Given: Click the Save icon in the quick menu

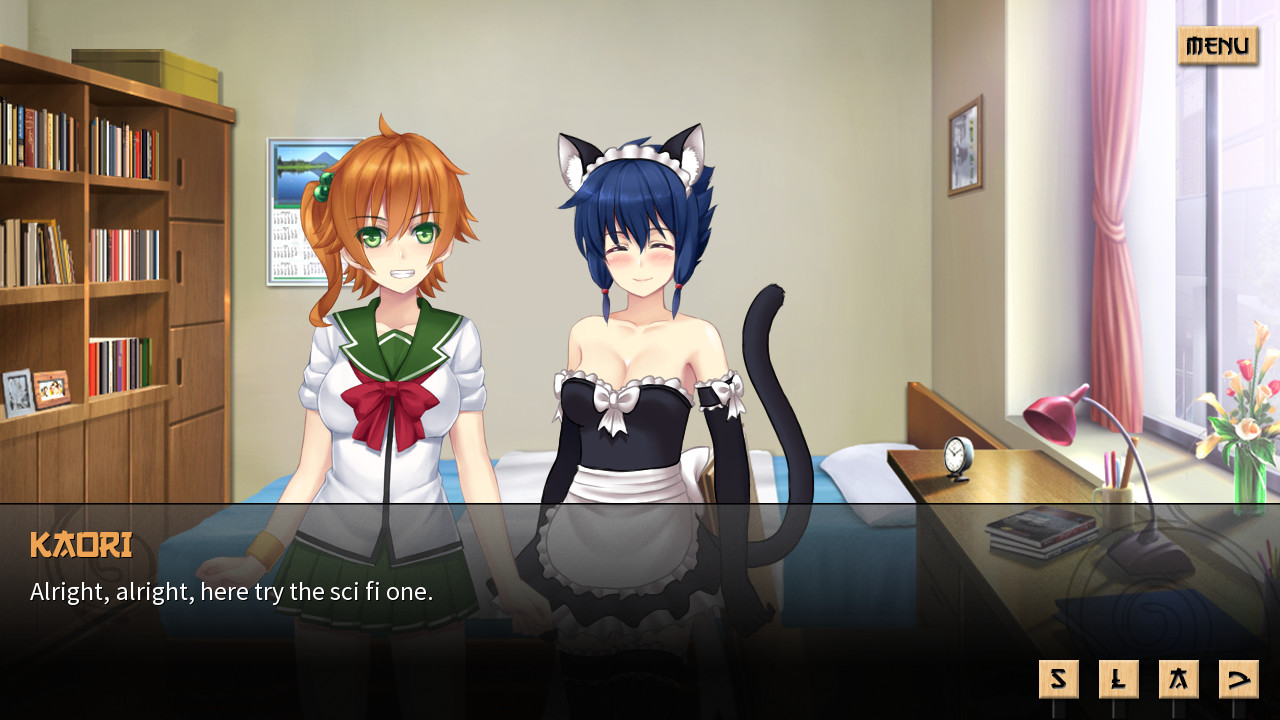Looking at the screenshot, I should [1059, 678].
